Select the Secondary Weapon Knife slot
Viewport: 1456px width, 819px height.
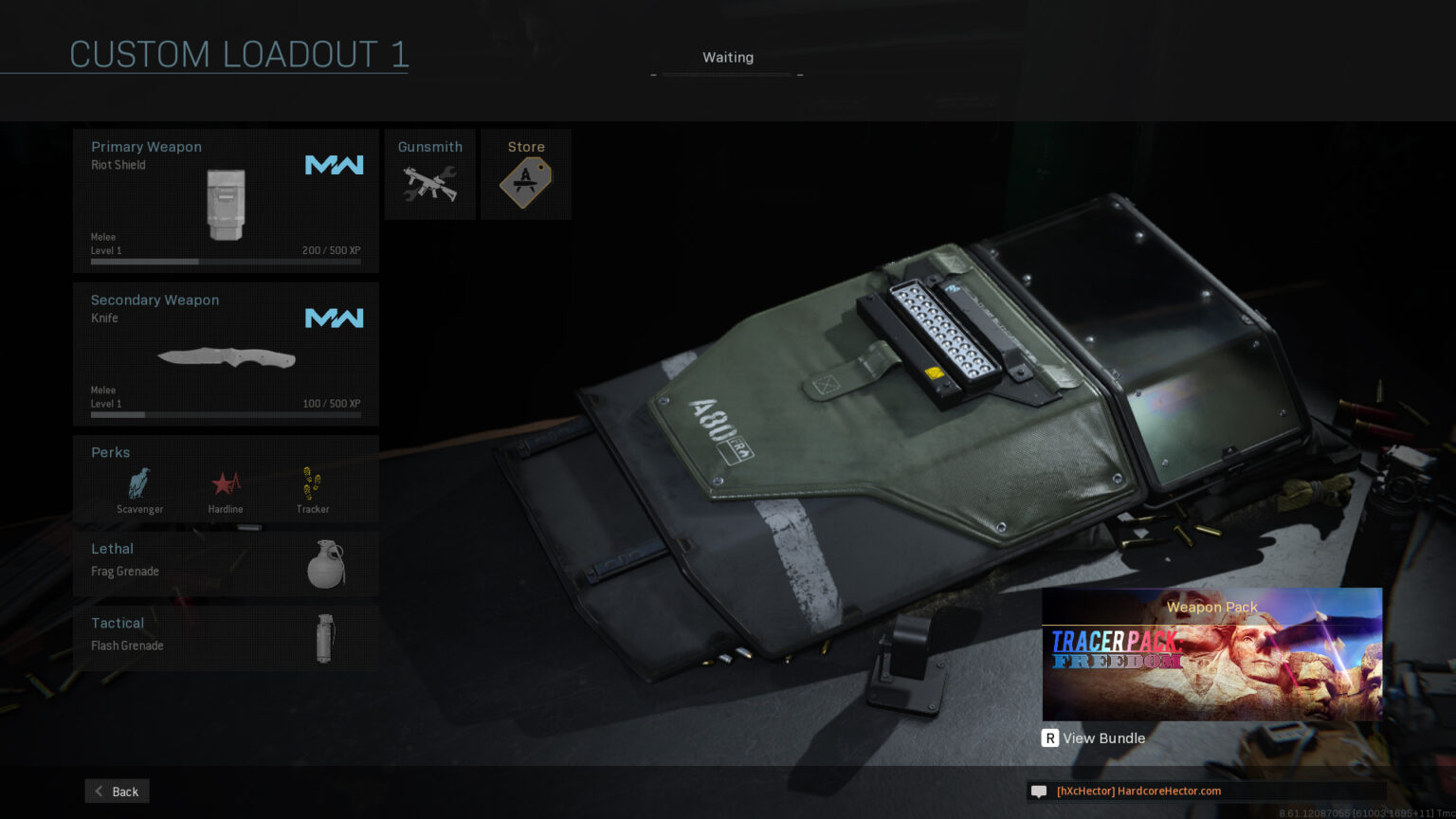[225, 353]
